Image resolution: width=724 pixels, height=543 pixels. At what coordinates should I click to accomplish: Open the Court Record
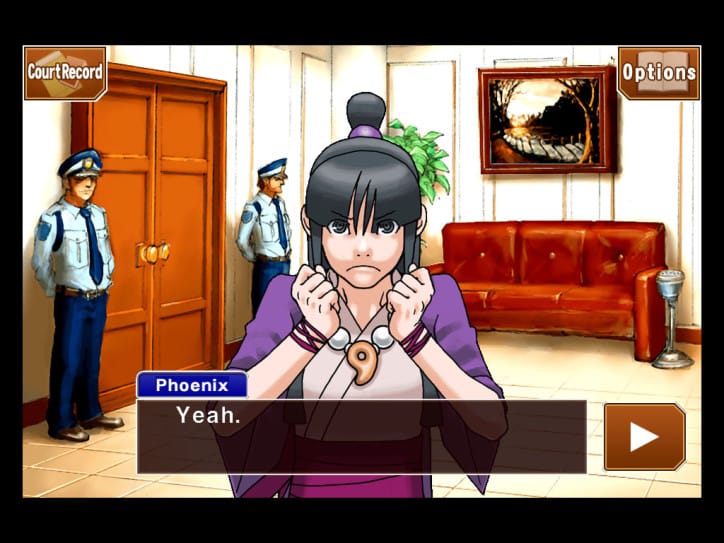coord(65,72)
